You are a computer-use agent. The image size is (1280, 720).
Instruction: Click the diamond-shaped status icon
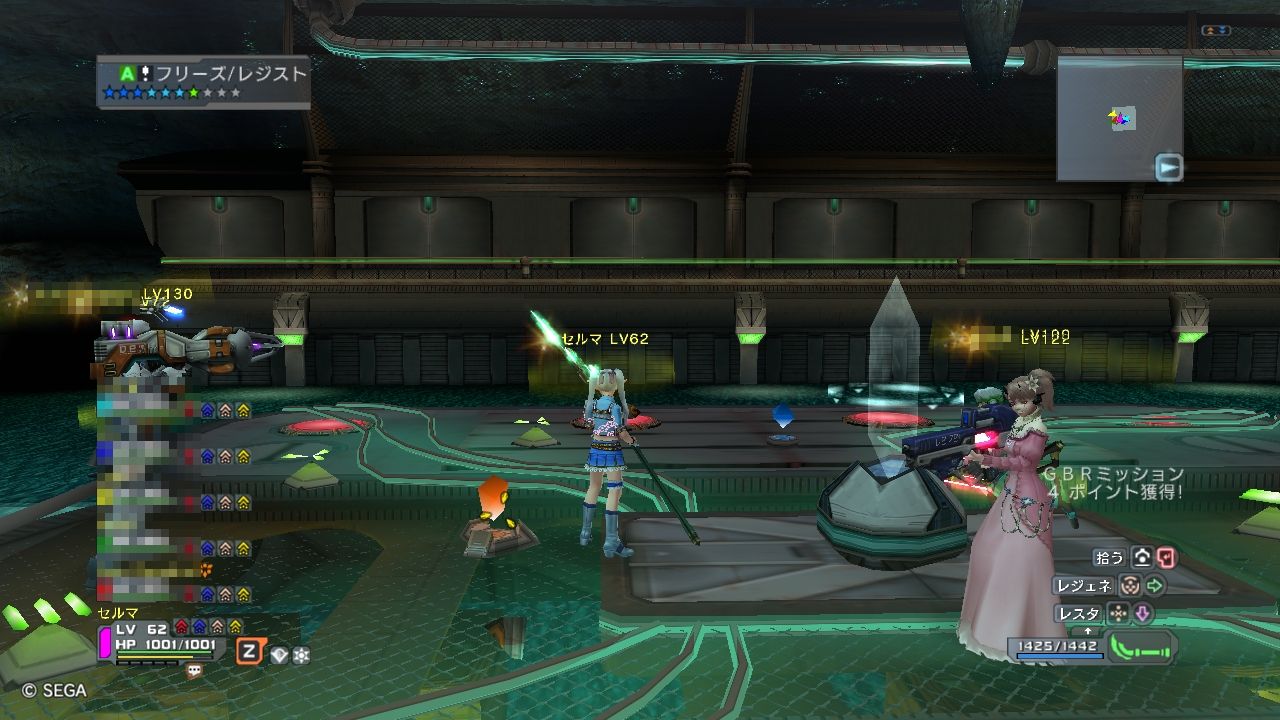279,655
